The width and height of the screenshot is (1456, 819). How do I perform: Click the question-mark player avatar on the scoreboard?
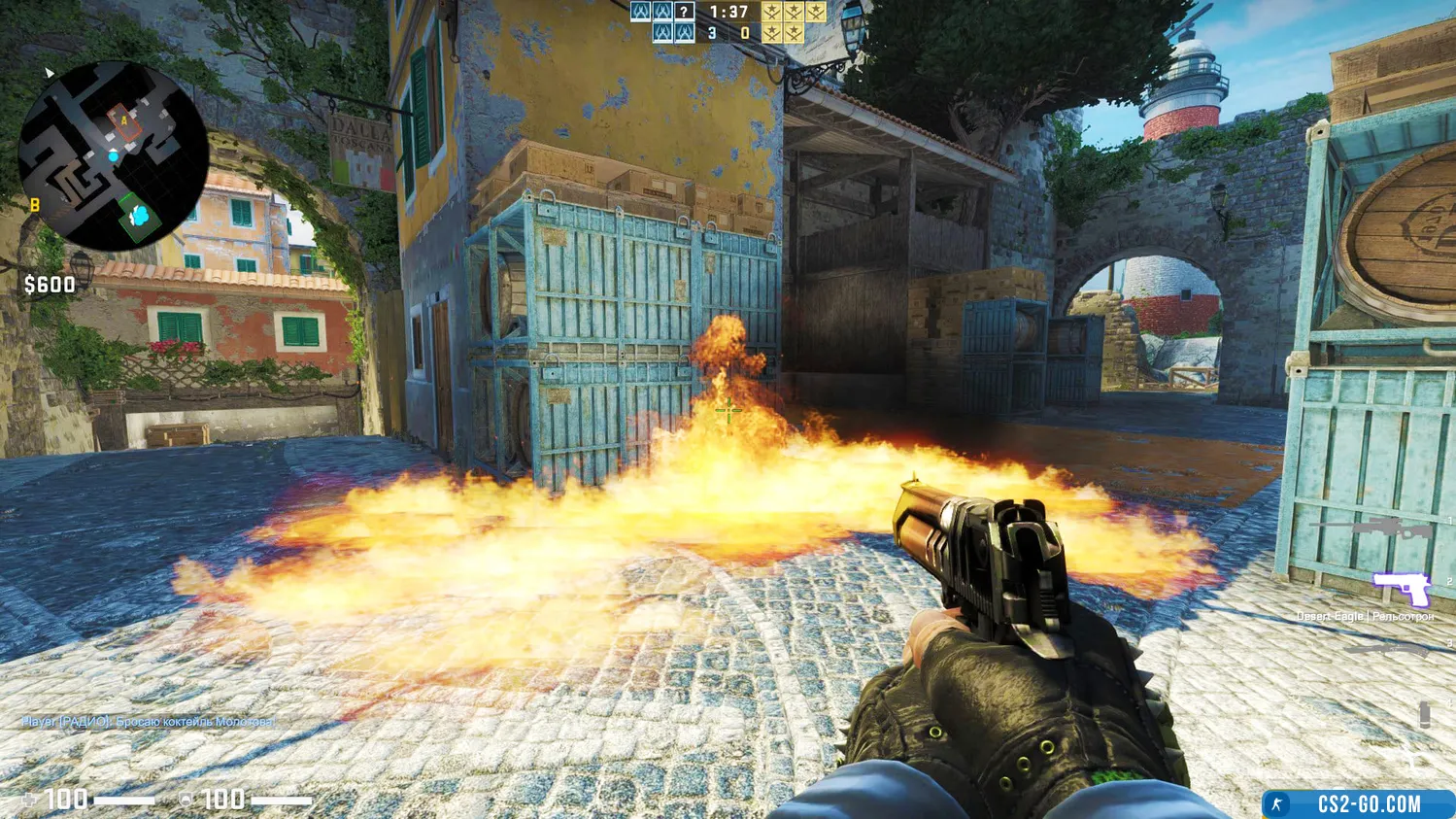pyautogui.click(x=685, y=12)
